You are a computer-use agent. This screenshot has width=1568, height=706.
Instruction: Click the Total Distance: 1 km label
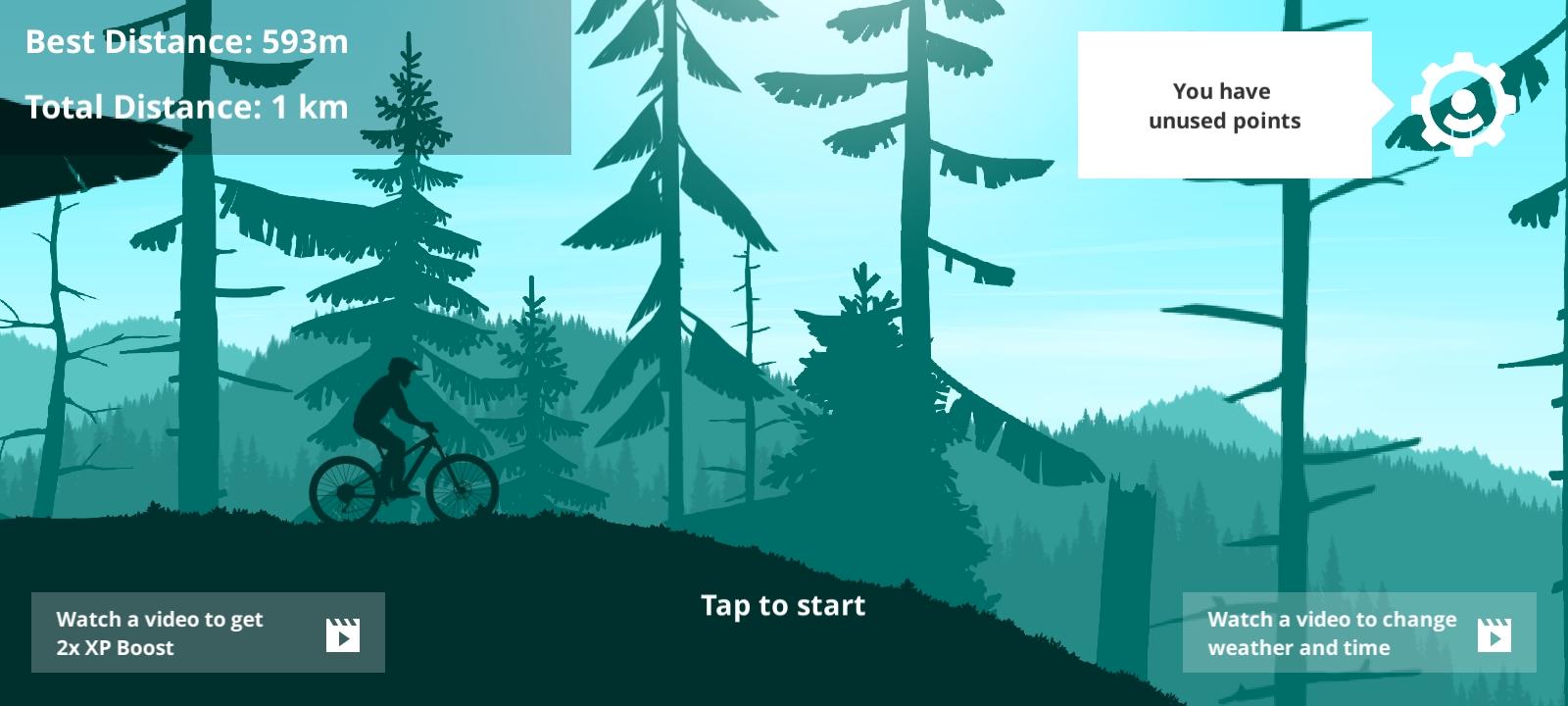(186, 107)
